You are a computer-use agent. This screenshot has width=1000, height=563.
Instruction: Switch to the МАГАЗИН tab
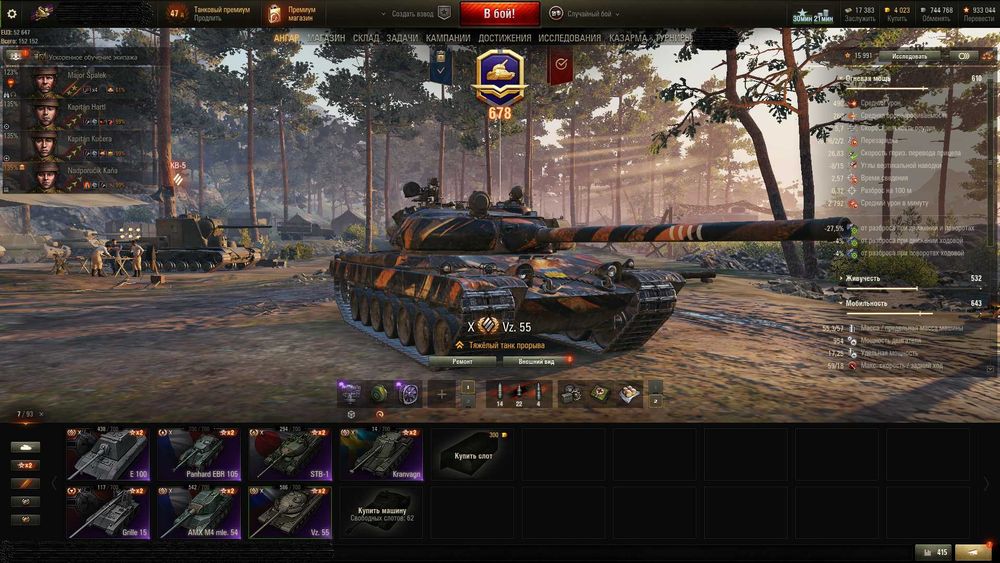[x=326, y=38]
